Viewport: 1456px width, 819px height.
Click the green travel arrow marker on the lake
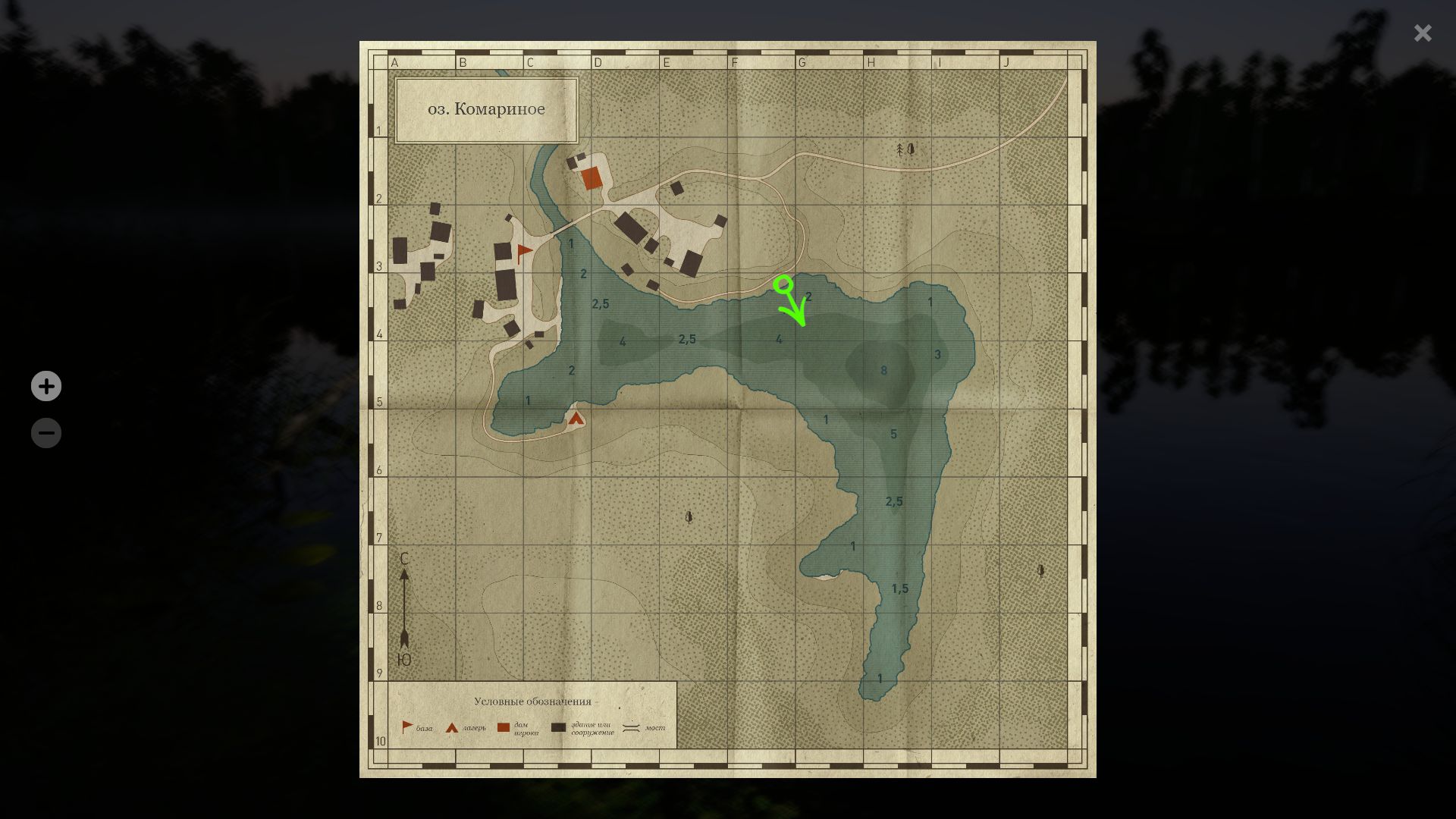pyautogui.click(x=791, y=303)
